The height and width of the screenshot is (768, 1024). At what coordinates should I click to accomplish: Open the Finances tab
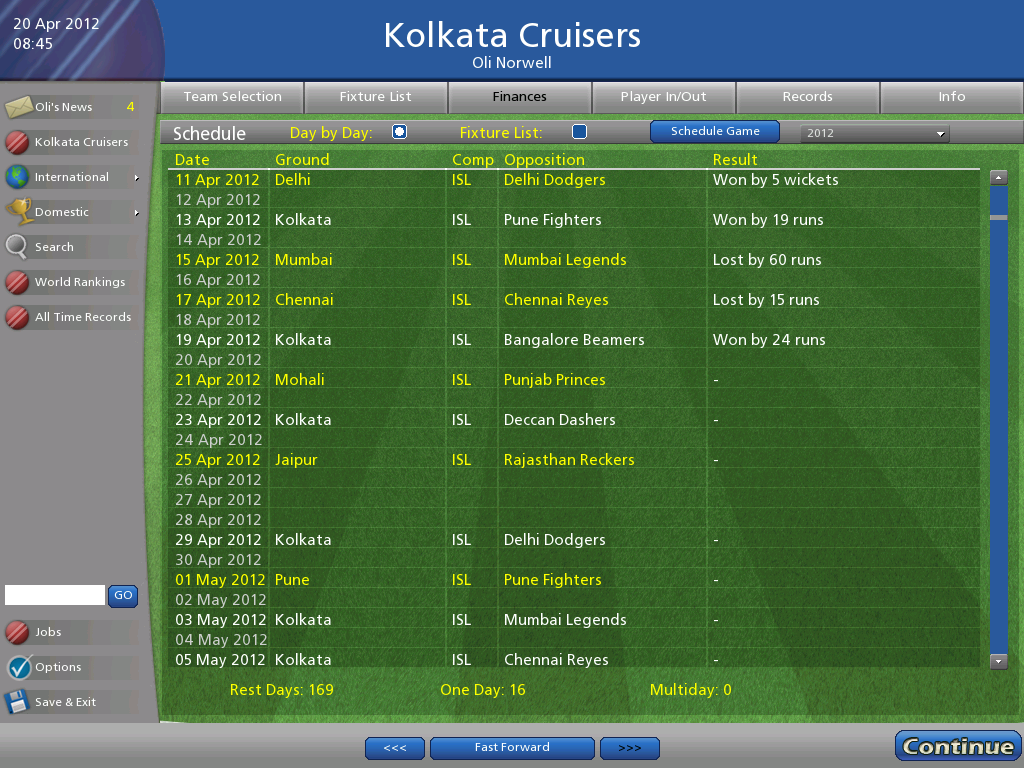click(x=520, y=97)
